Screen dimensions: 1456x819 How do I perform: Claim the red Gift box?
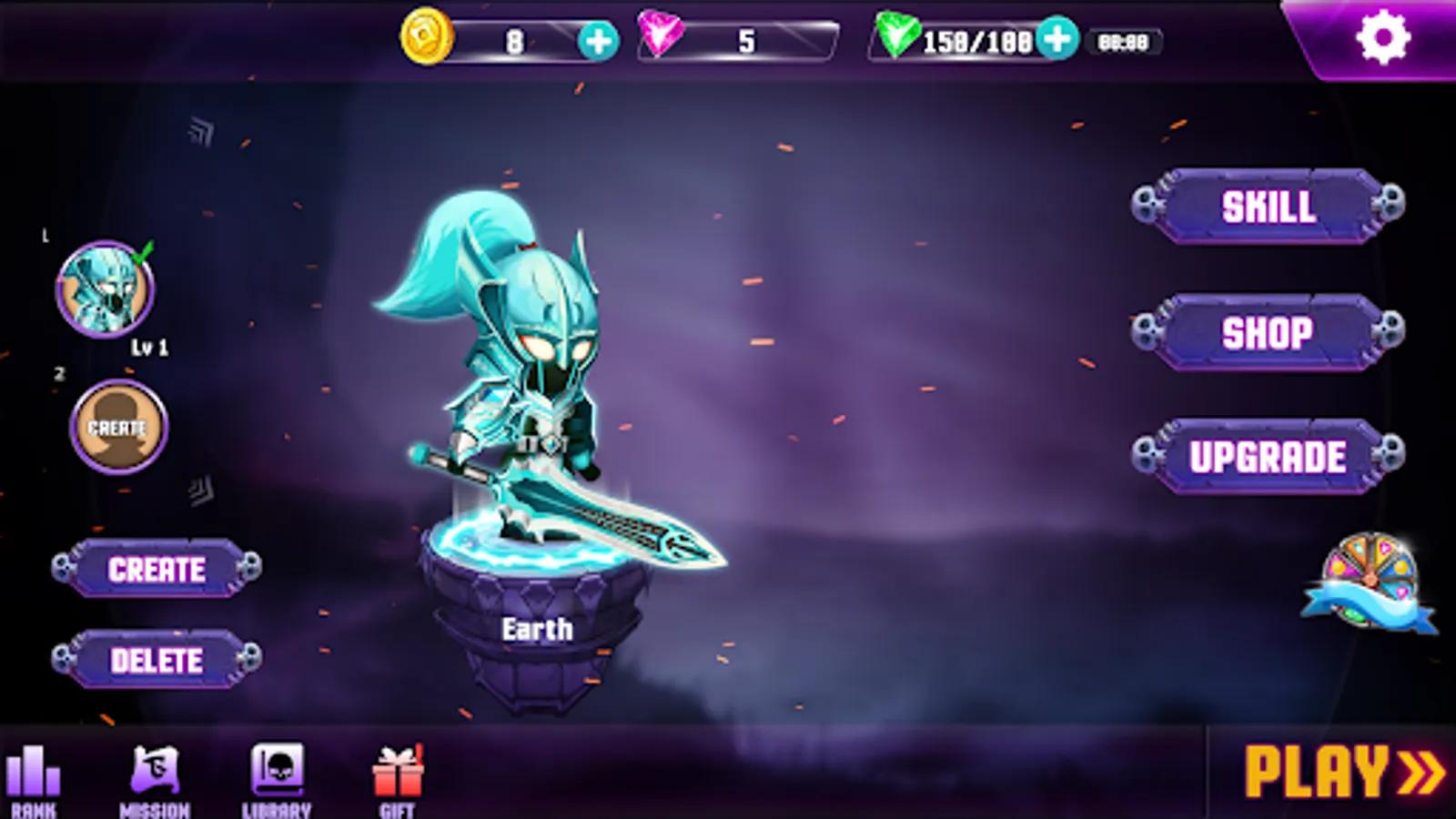pyautogui.click(x=398, y=773)
